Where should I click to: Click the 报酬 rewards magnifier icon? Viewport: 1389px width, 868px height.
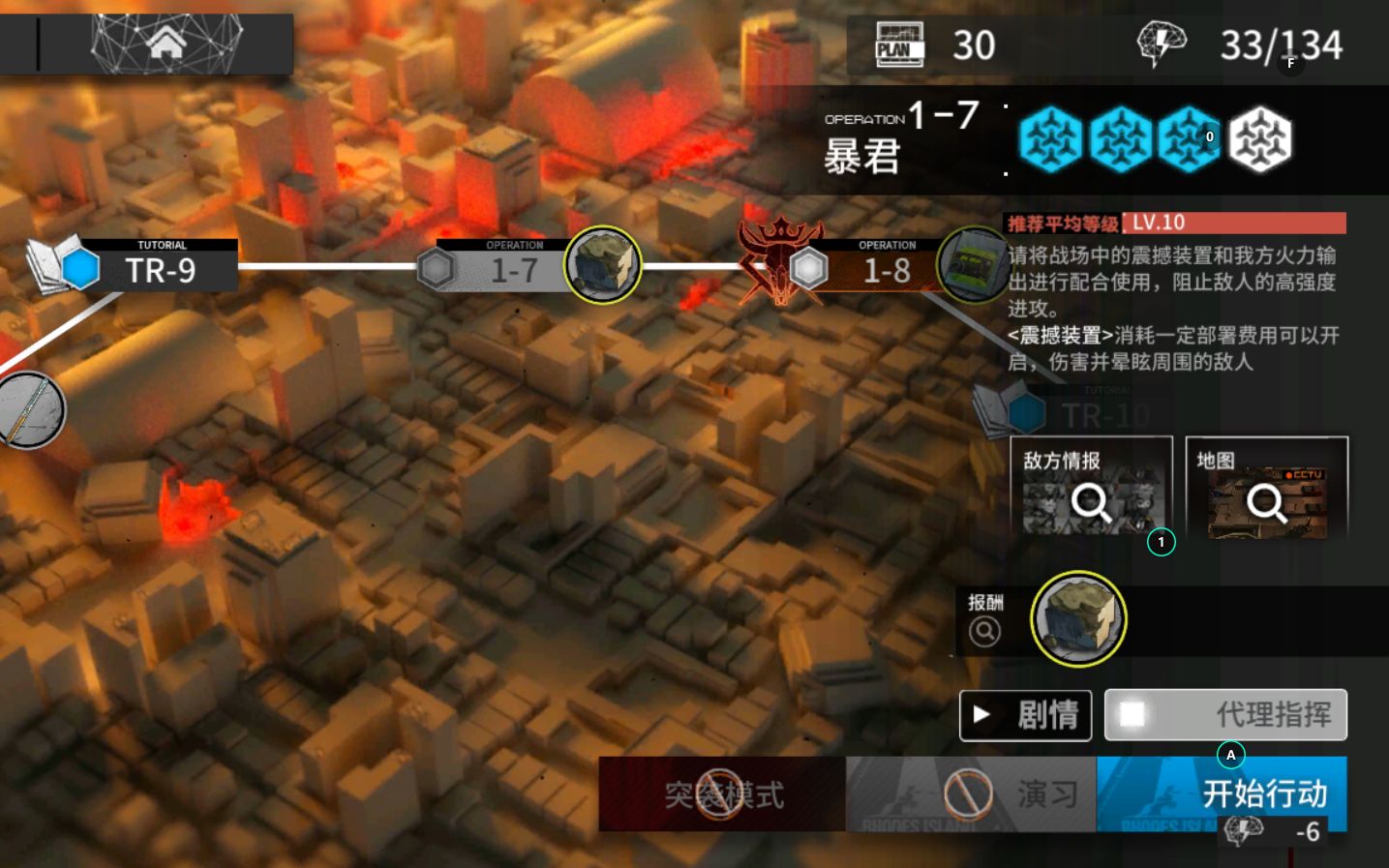click(984, 631)
